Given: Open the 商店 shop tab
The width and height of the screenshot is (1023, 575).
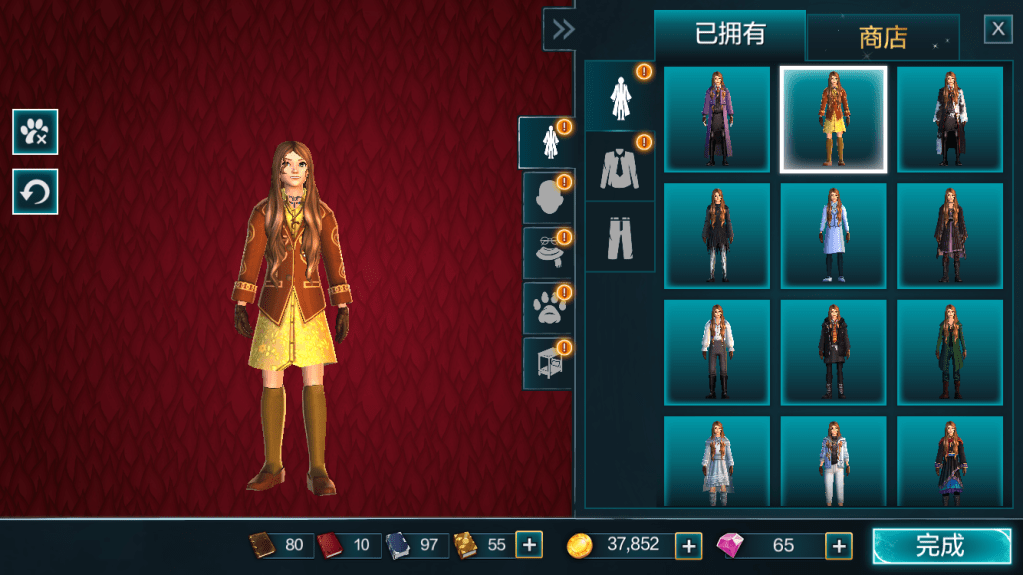Looking at the screenshot, I should click(882, 38).
